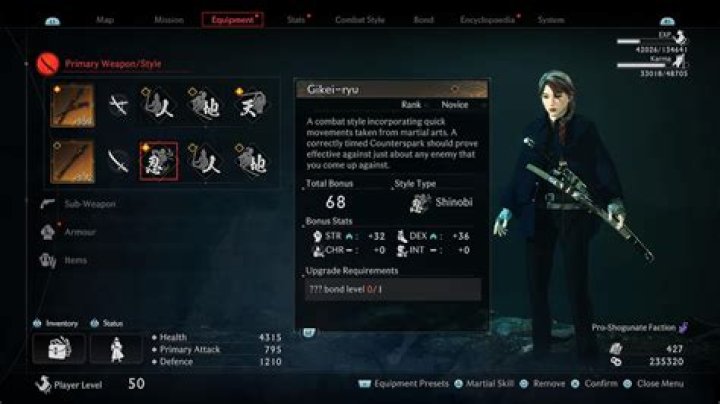The image size is (720, 404).
Task: Go to the Stats tab
Action: [x=296, y=19]
